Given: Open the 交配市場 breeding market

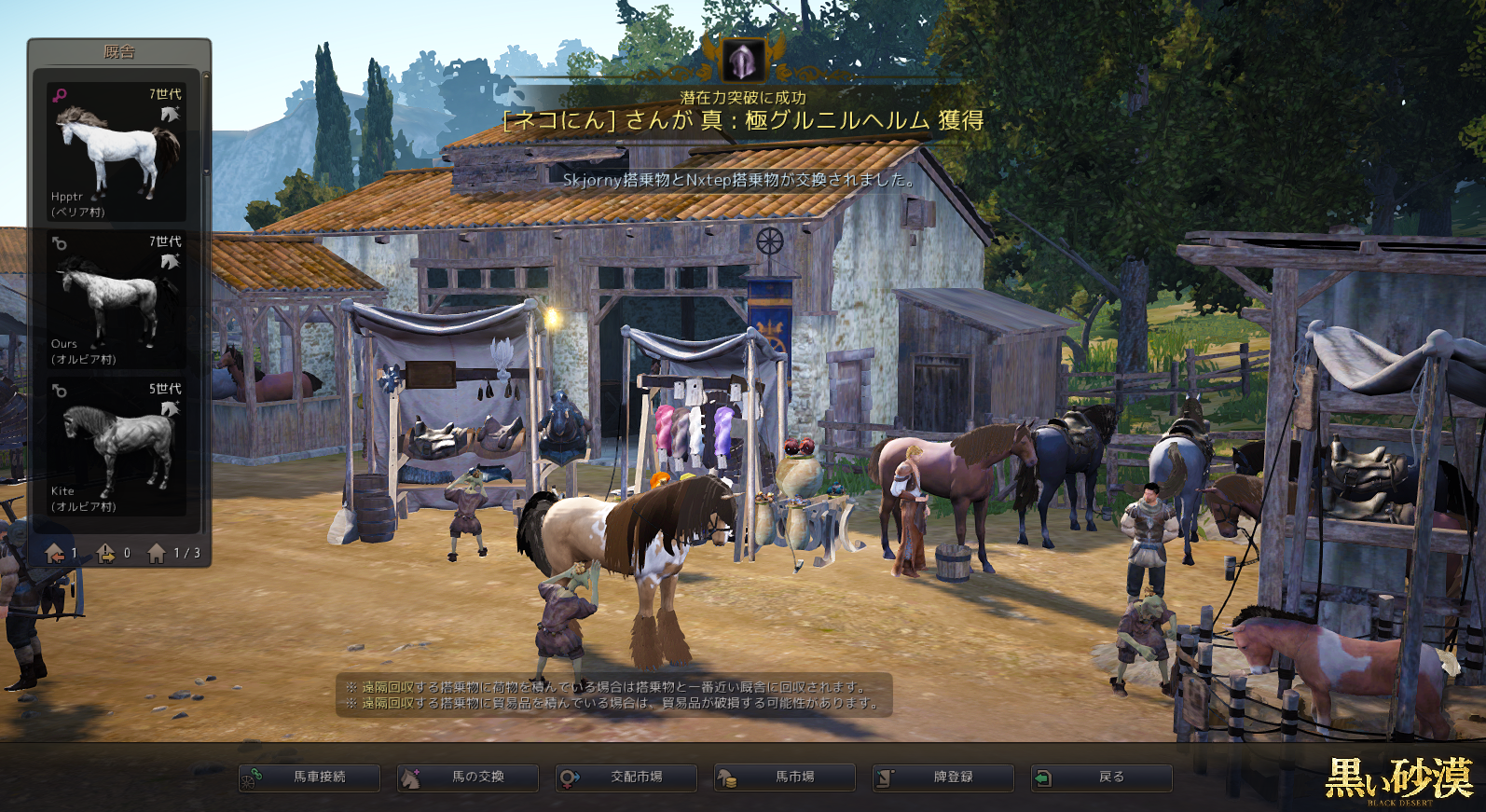Looking at the screenshot, I should 626,778.
